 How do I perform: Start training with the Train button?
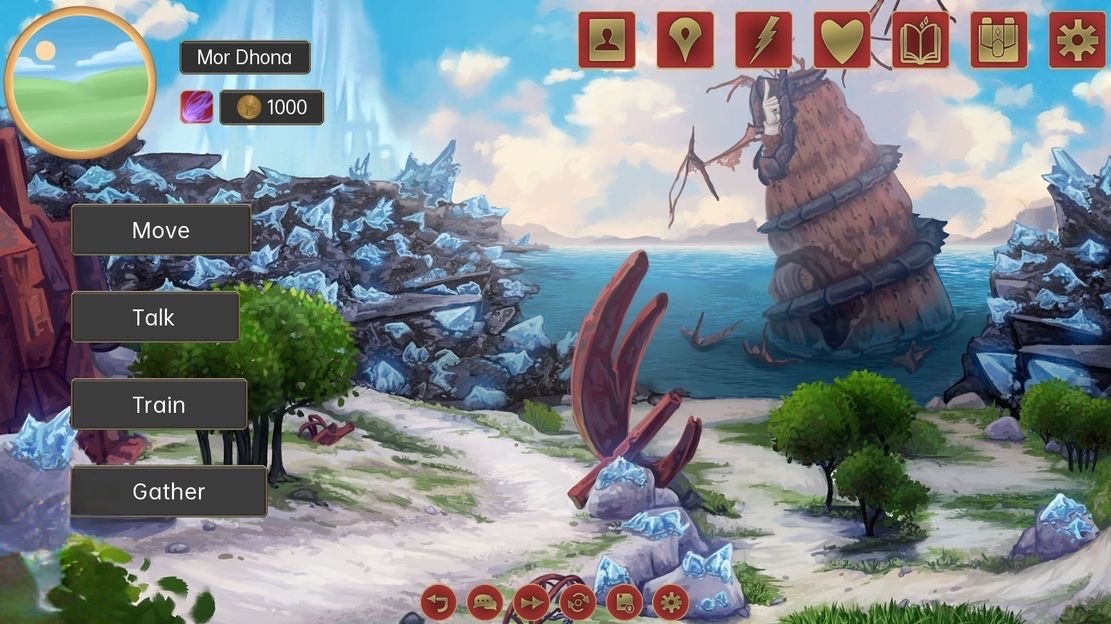click(x=159, y=404)
